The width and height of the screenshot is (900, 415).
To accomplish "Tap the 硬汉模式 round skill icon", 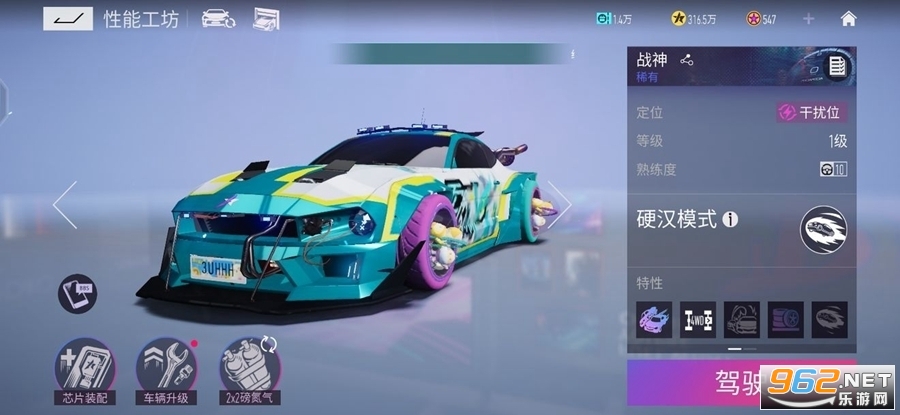I will tap(823, 231).
